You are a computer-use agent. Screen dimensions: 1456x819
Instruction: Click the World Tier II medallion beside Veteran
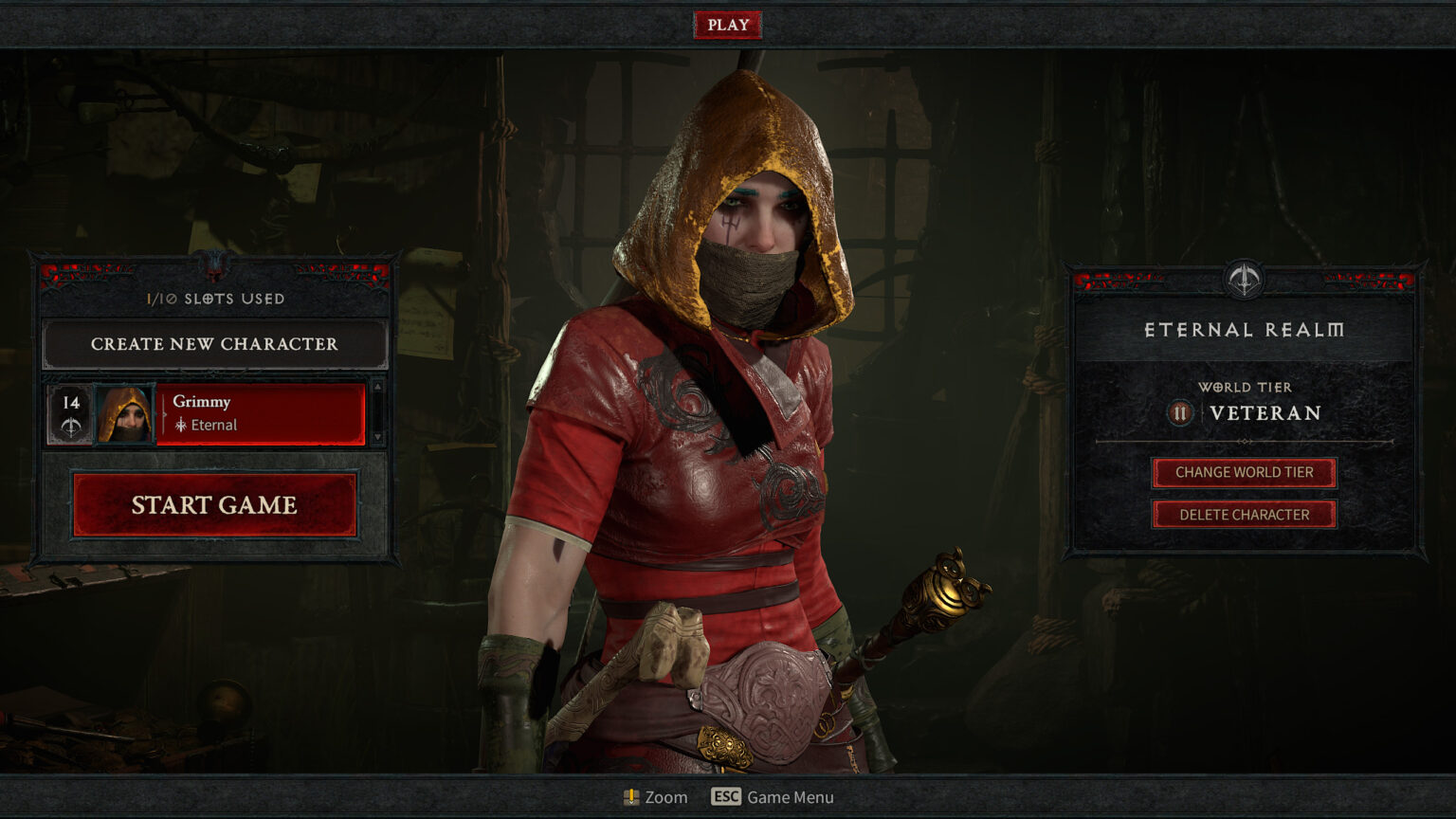pos(1180,413)
